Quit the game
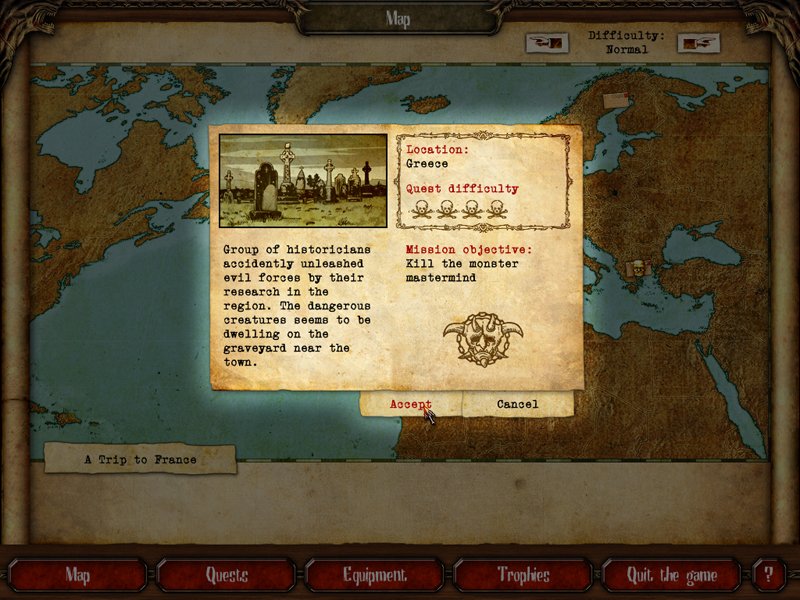This screenshot has height=600, width=800. pos(671,575)
